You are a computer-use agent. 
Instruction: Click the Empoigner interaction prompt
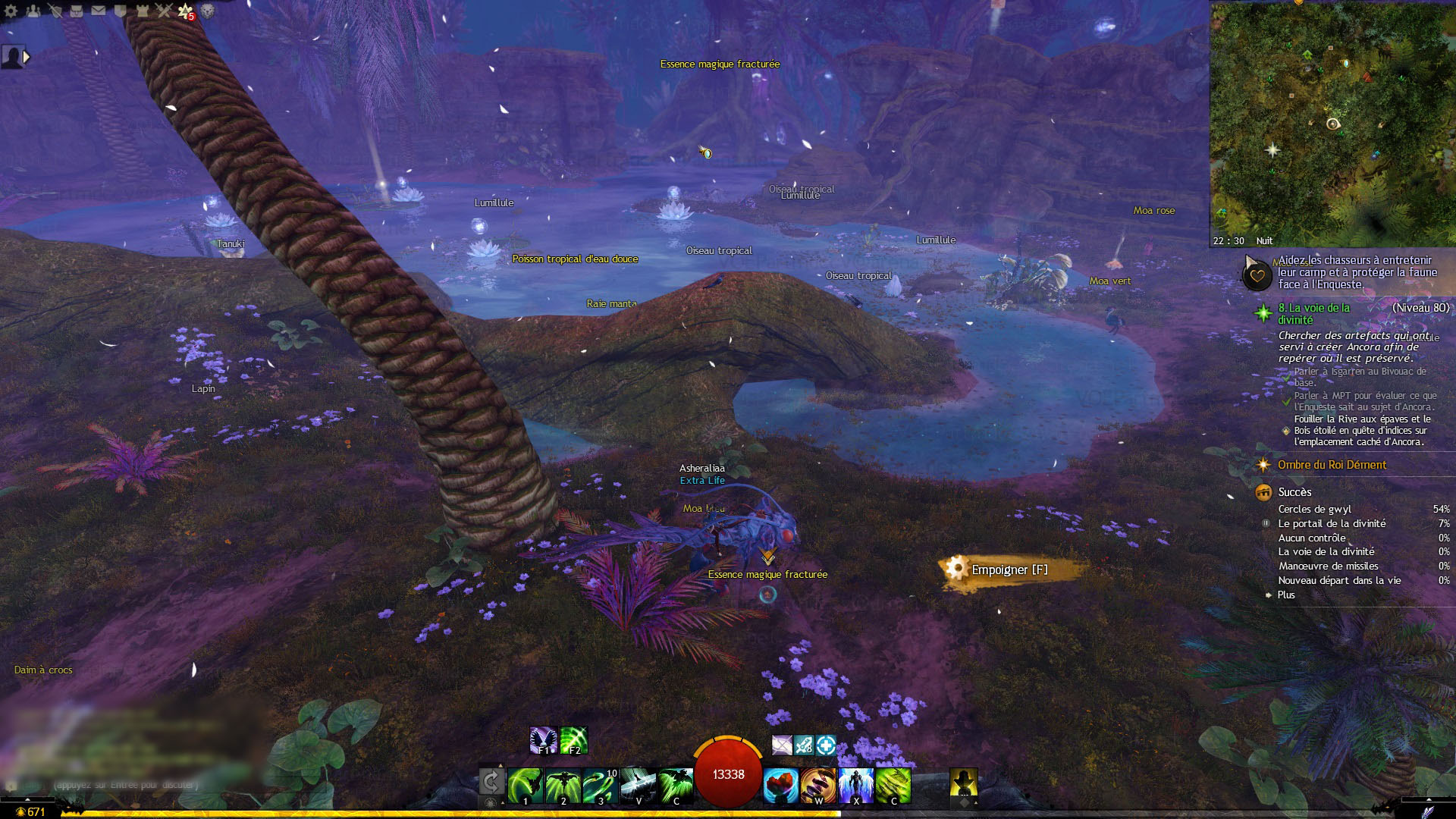1009,570
